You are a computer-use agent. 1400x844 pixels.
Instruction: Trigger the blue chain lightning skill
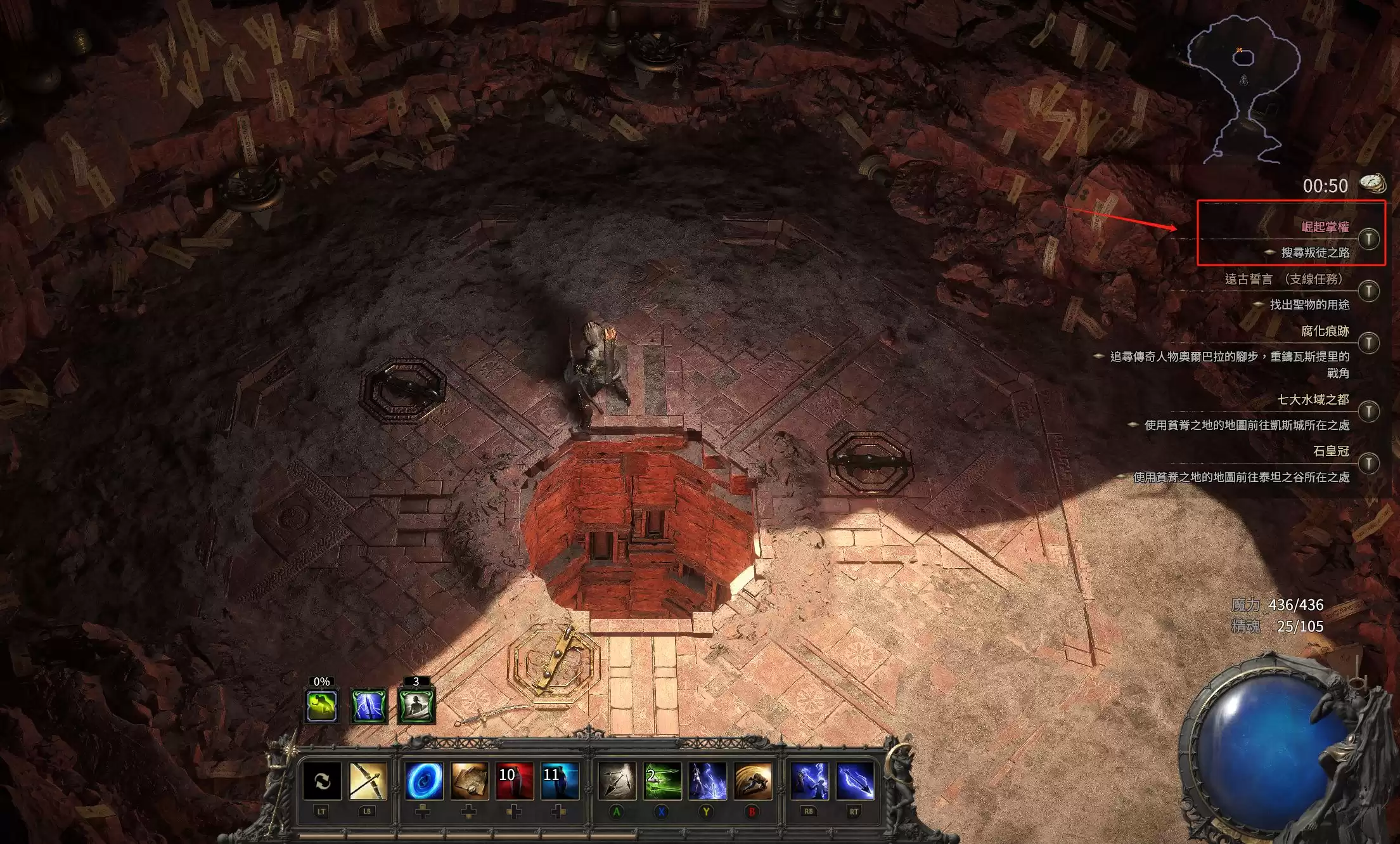[x=809, y=781]
